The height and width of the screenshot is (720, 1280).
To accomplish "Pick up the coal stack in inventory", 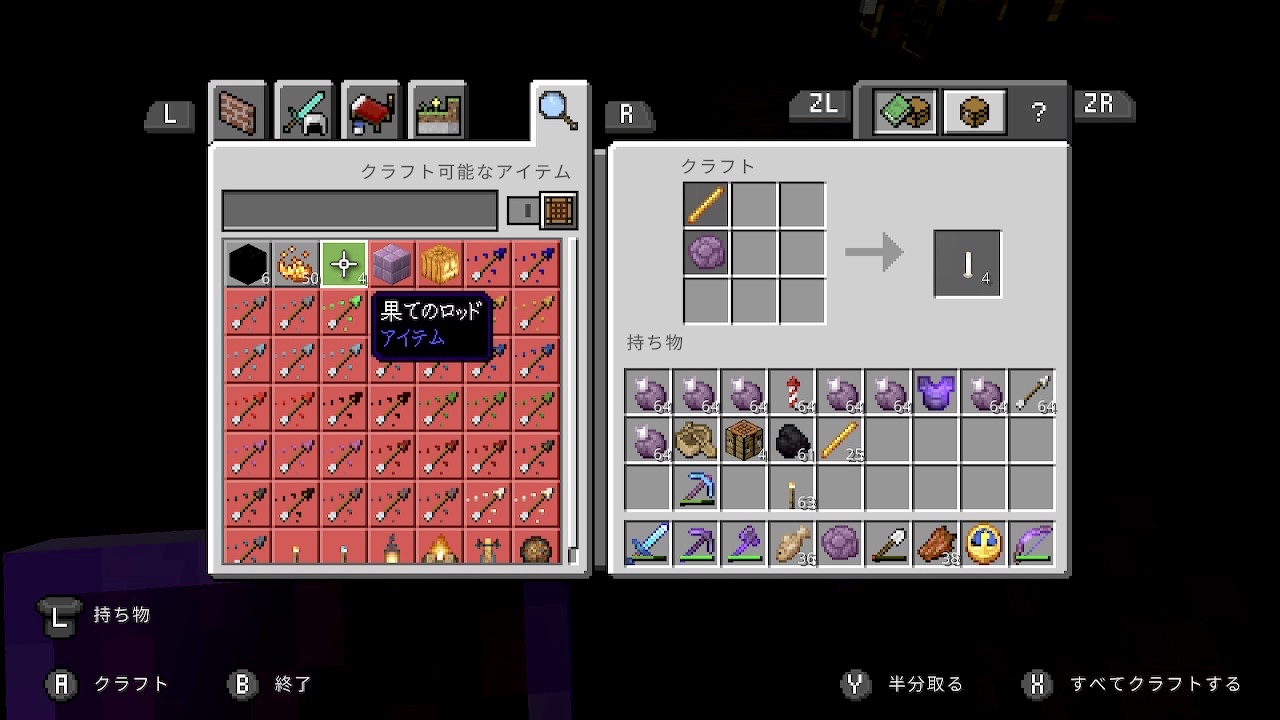I will [792, 440].
